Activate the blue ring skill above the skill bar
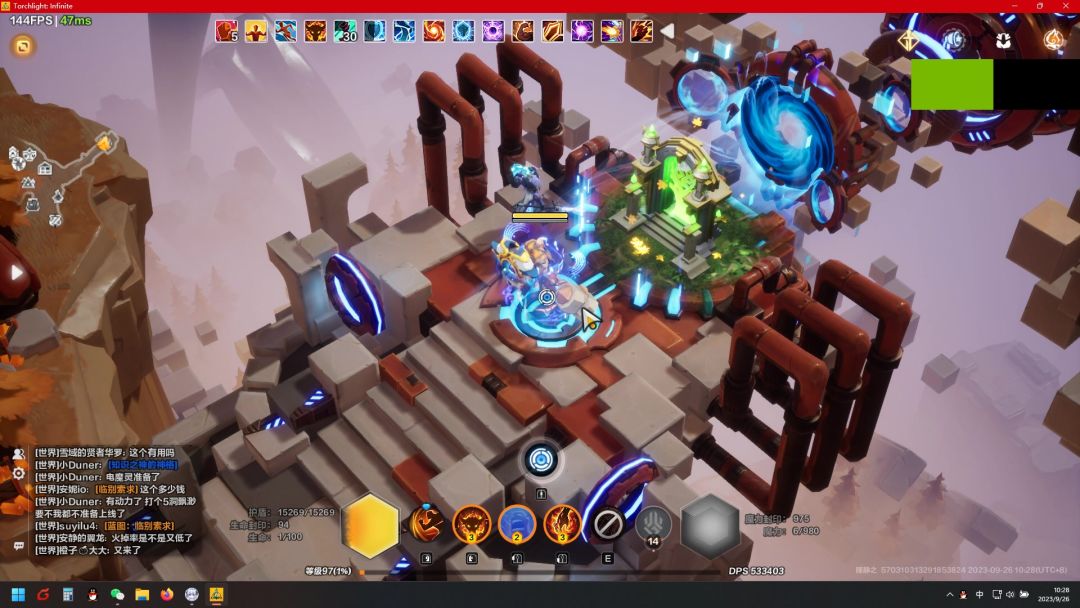The height and width of the screenshot is (608, 1080). click(541, 460)
